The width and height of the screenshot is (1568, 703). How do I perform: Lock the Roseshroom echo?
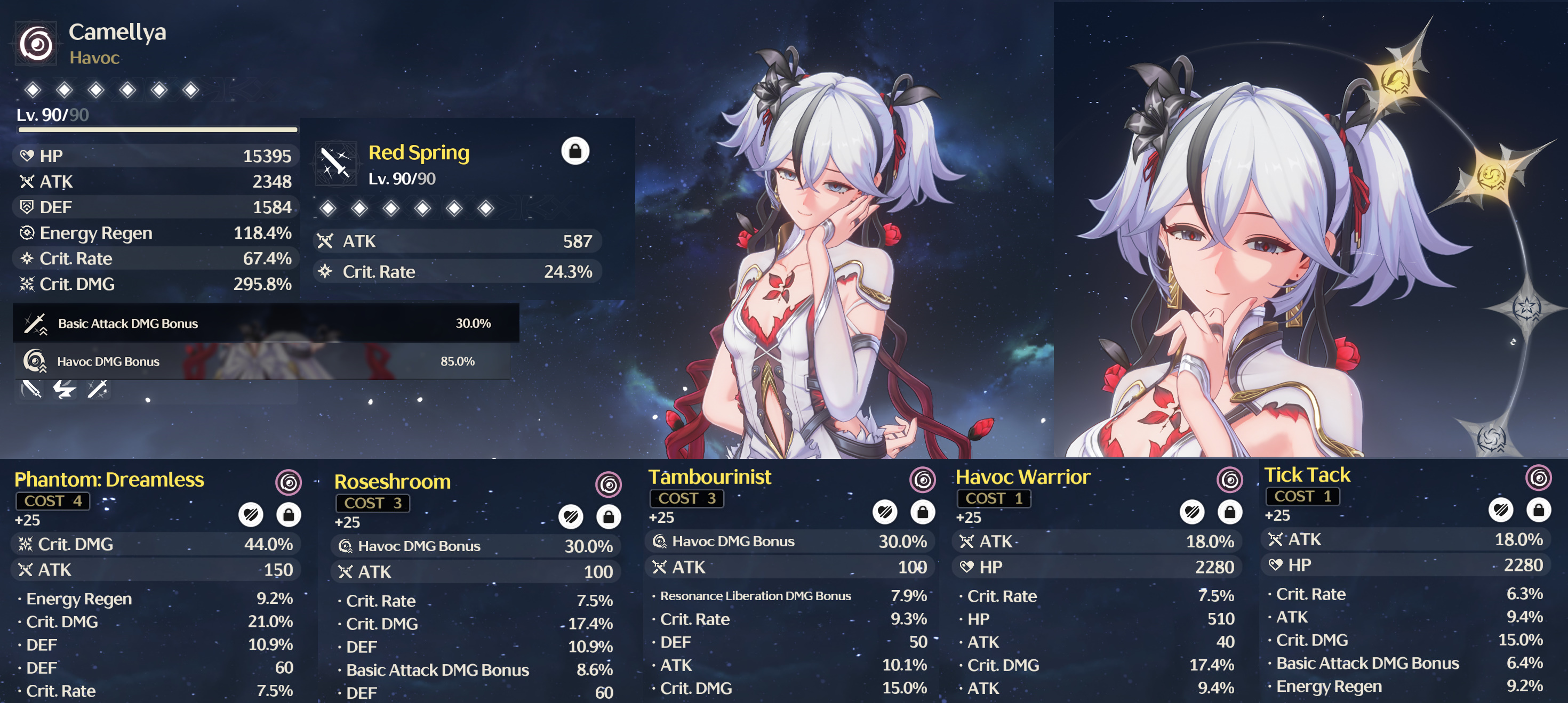click(x=608, y=517)
